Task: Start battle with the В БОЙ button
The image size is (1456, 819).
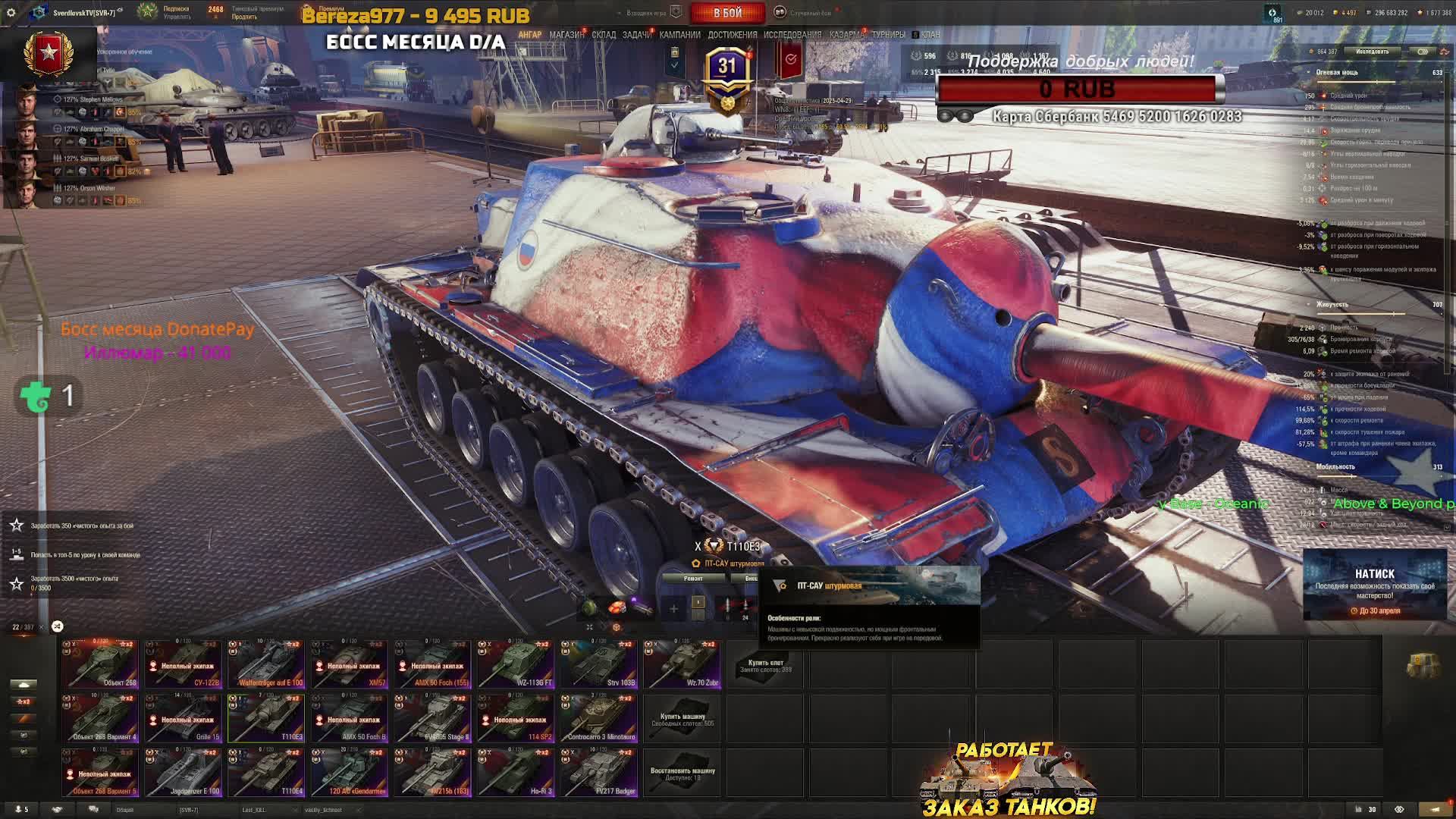Action: pyautogui.click(x=727, y=13)
